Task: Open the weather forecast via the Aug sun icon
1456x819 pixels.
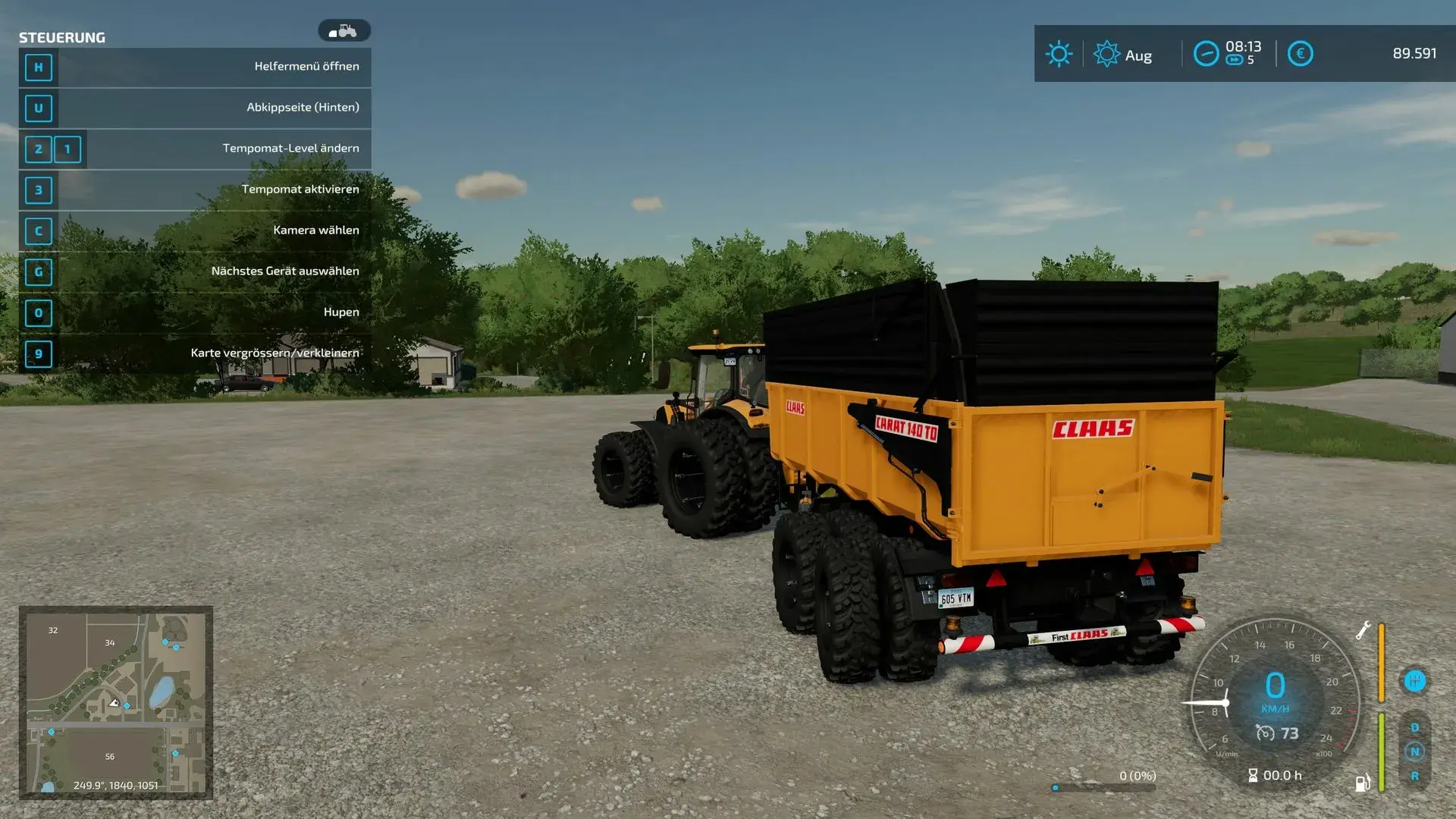Action: 1106,54
